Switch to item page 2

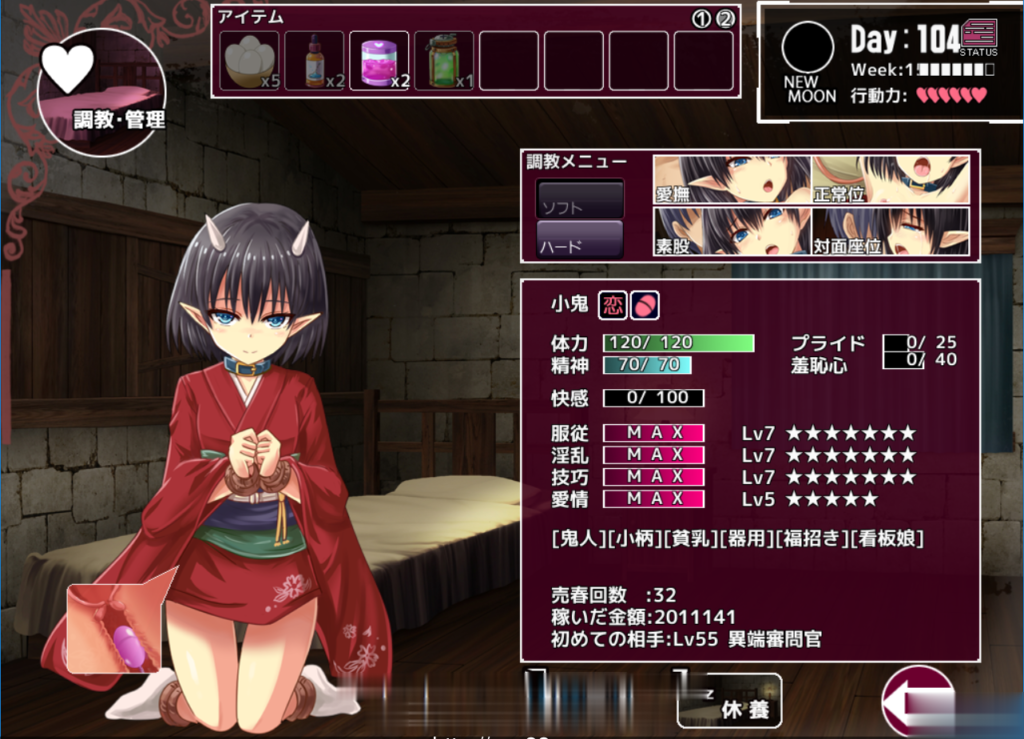pos(725,18)
